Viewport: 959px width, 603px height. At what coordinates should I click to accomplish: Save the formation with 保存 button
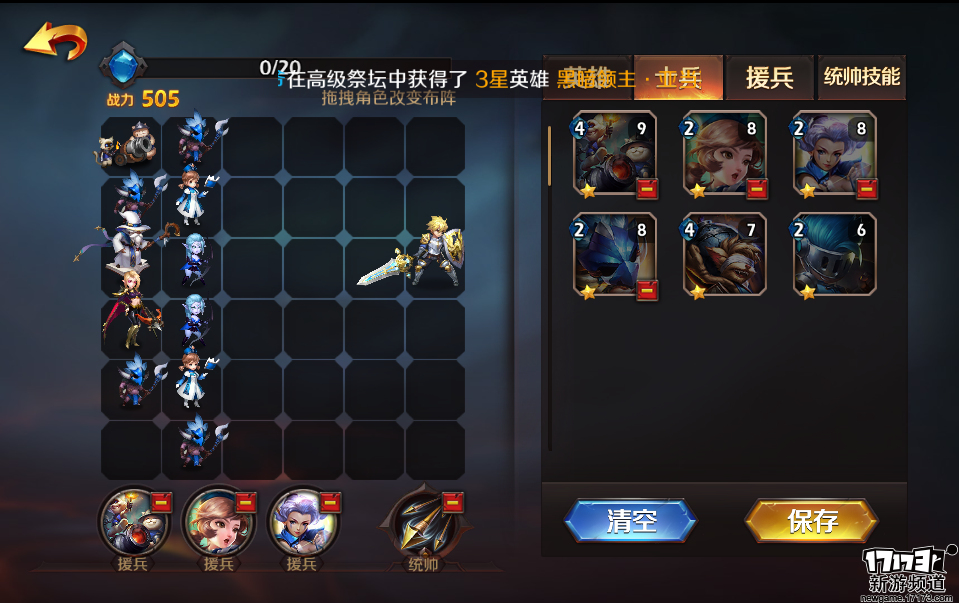tap(811, 521)
